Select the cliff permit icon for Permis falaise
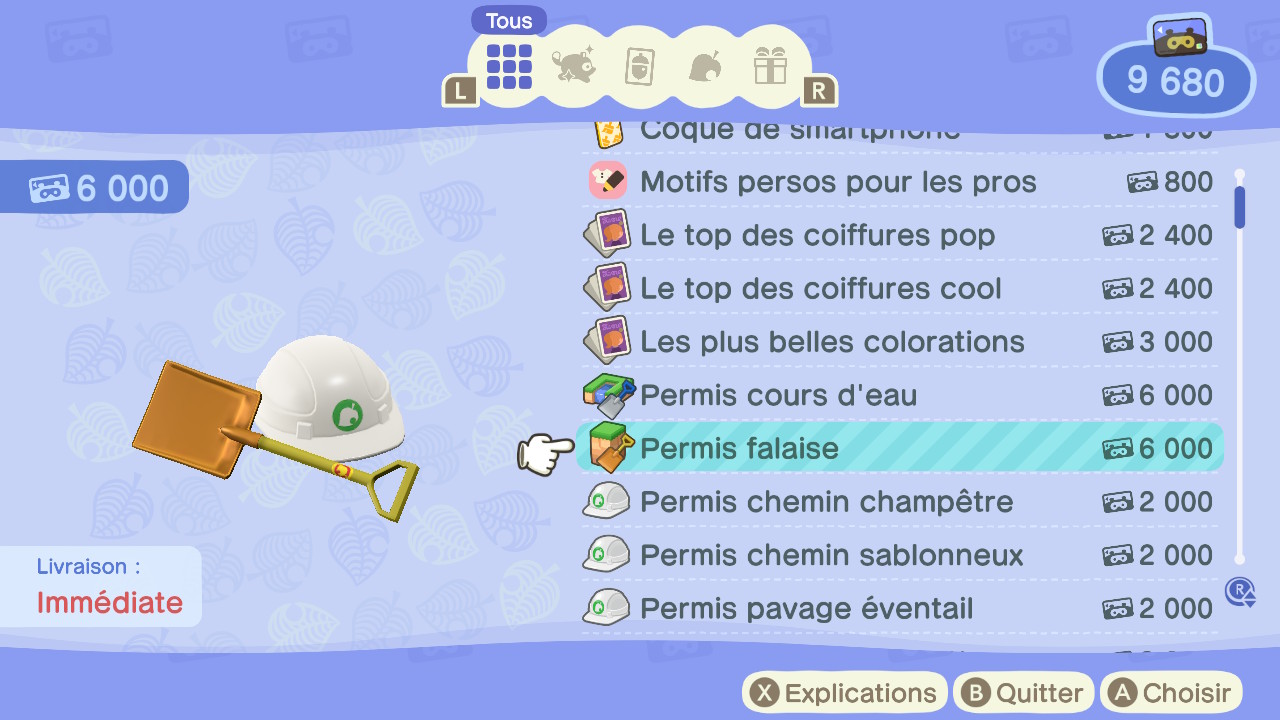This screenshot has width=1280, height=720. tap(608, 448)
